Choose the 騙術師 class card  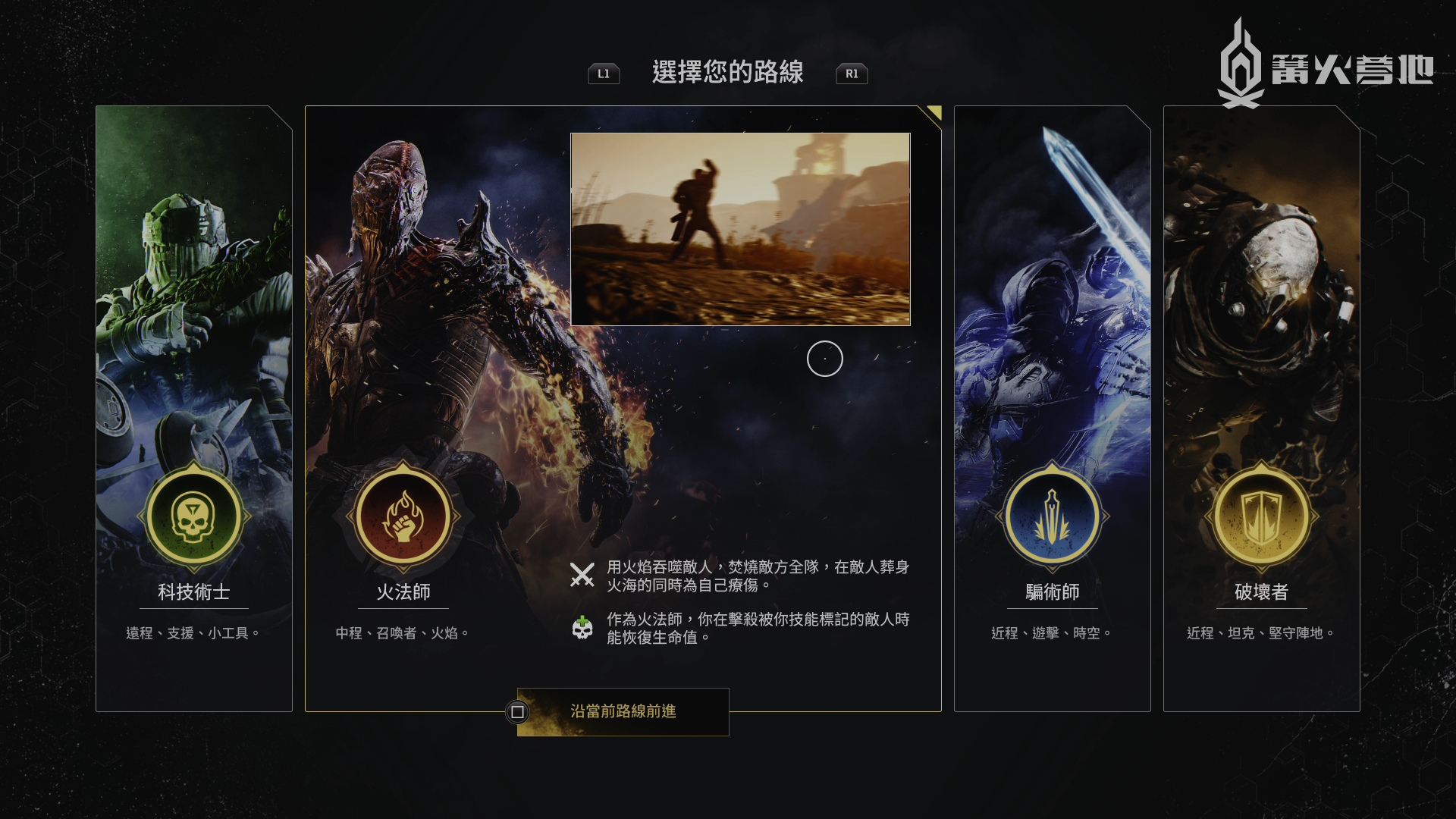coord(1052,408)
